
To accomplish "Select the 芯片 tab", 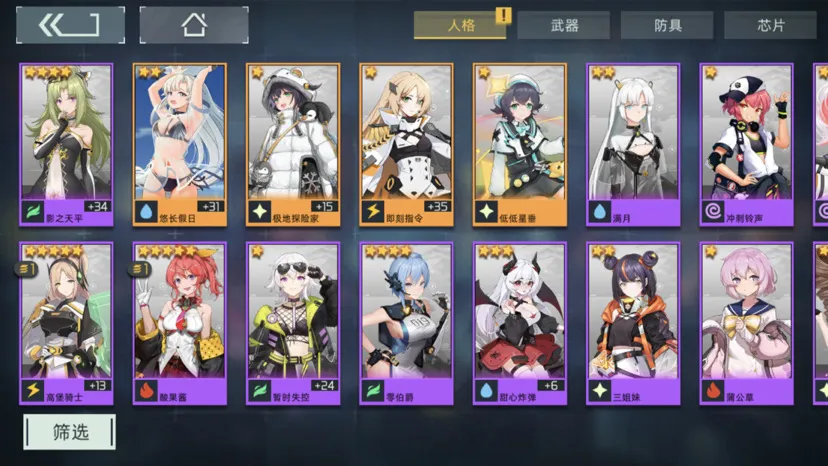I will pyautogui.click(x=769, y=26).
